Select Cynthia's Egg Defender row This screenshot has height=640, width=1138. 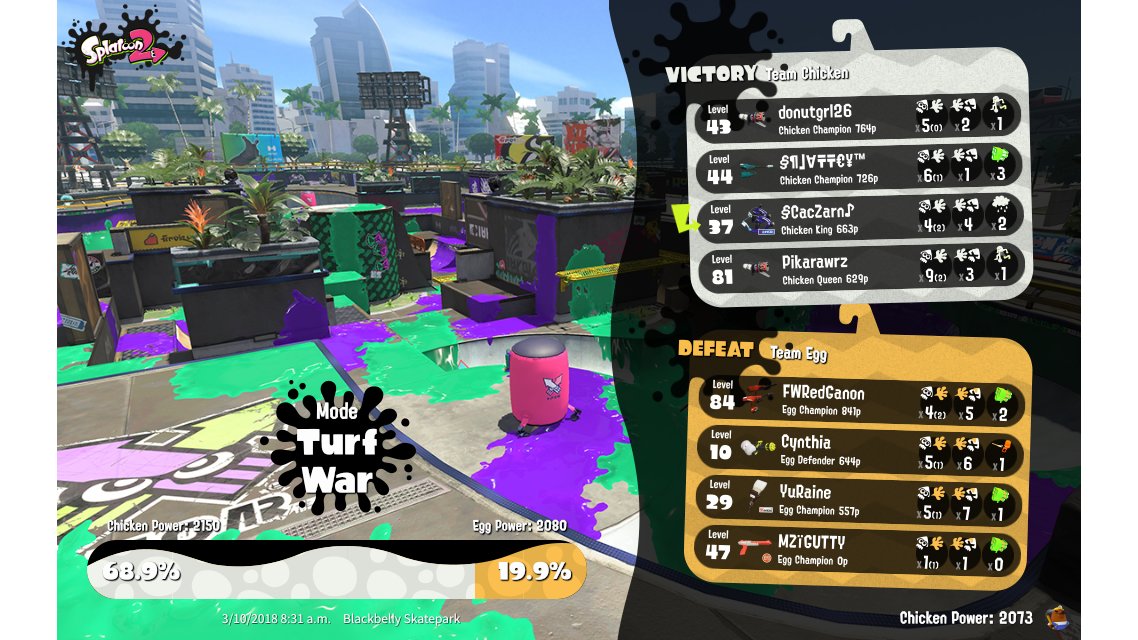[x=860, y=449]
